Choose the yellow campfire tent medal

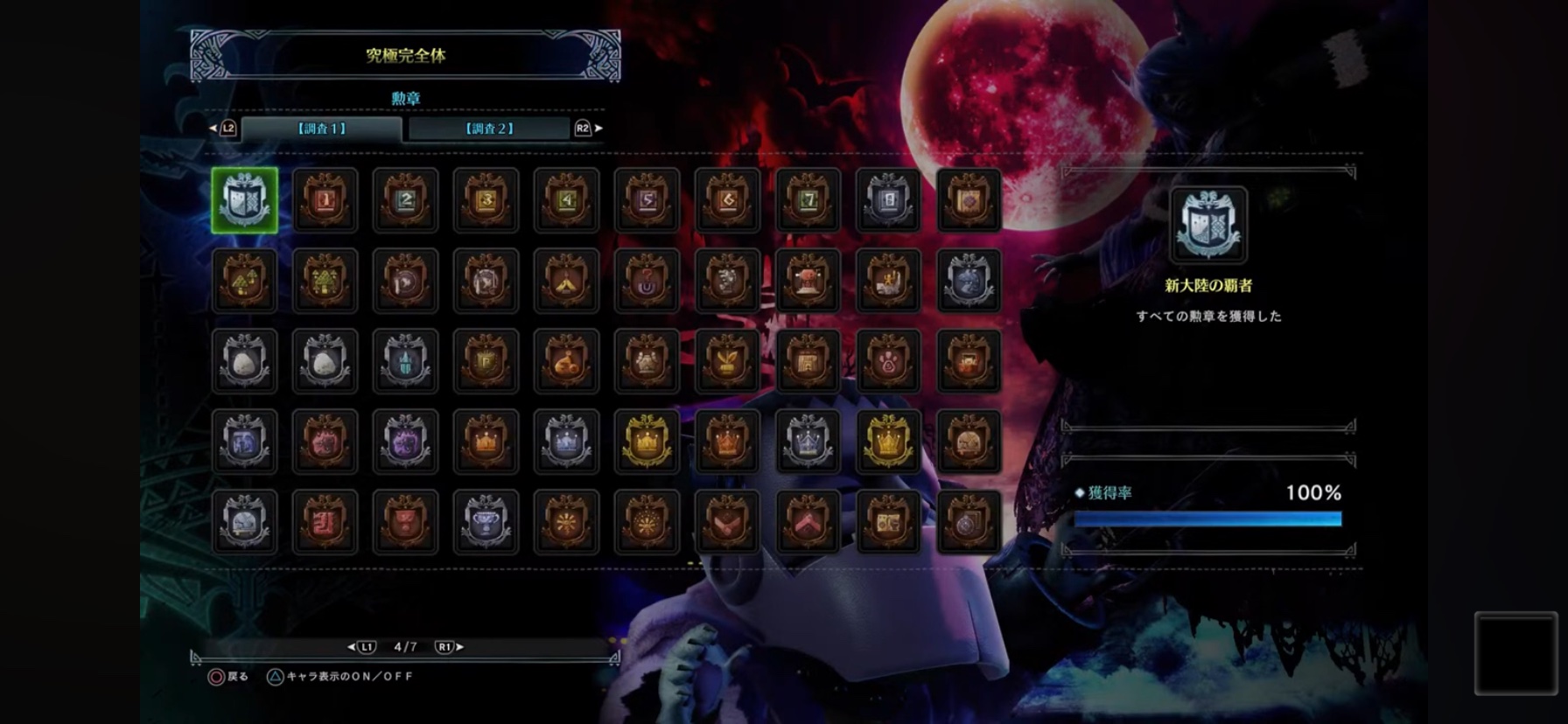pyautogui.click(x=567, y=281)
